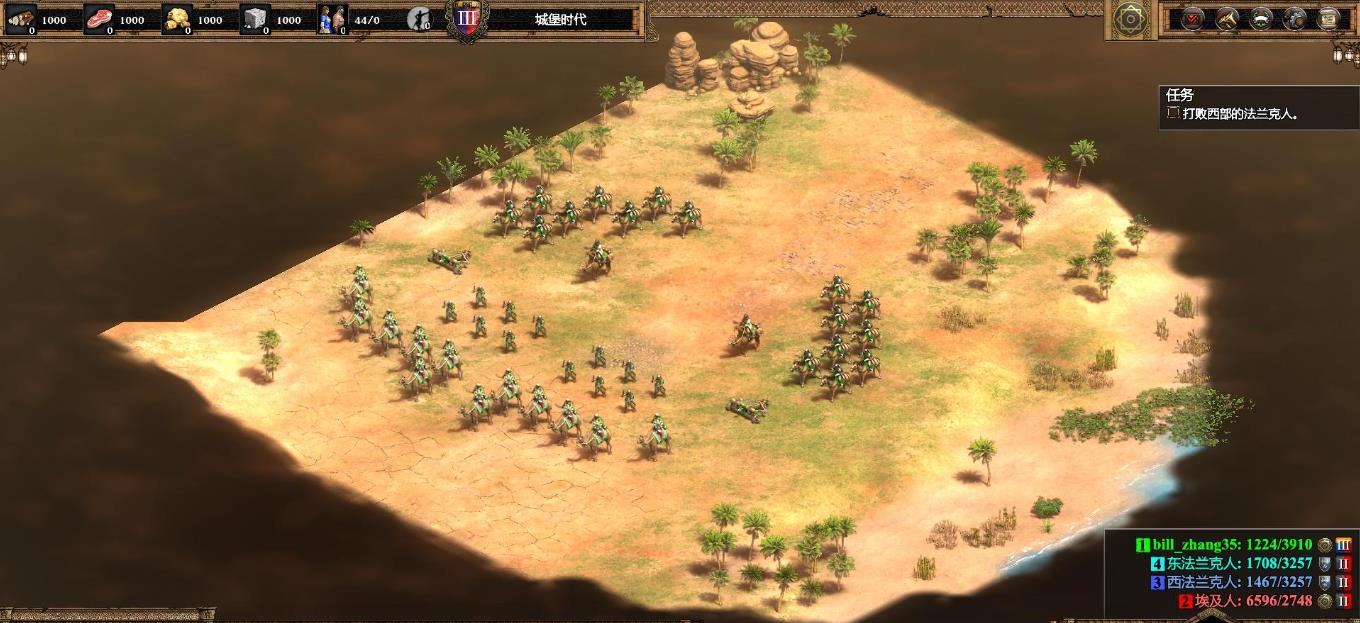Click the objective checkbox under 任务
Image resolution: width=1360 pixels, height=623 pixels.
(1174, 113)
